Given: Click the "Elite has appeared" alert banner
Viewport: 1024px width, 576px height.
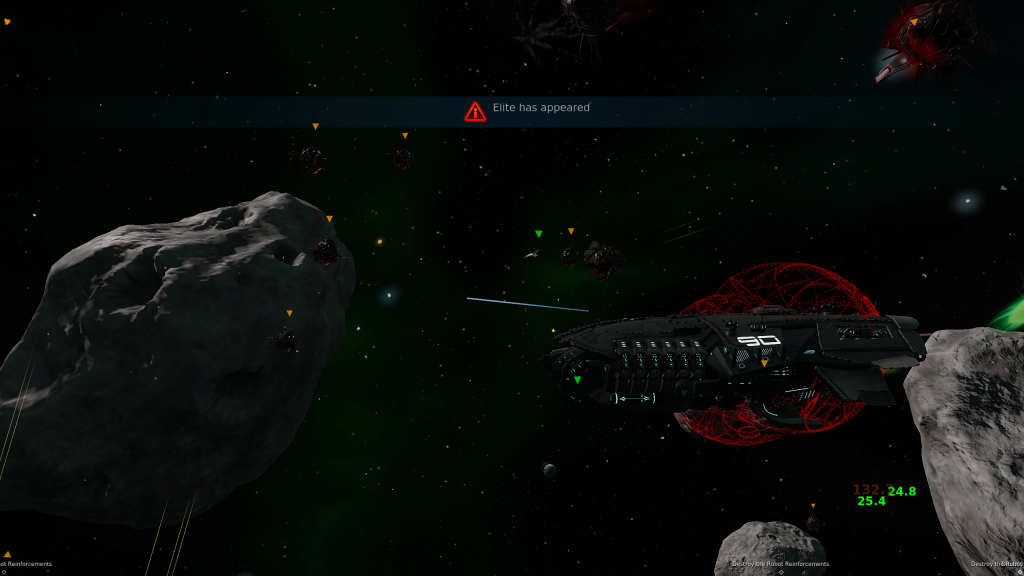Looking at the screenshot, I should pyautogui.click(x=528, y=109).
